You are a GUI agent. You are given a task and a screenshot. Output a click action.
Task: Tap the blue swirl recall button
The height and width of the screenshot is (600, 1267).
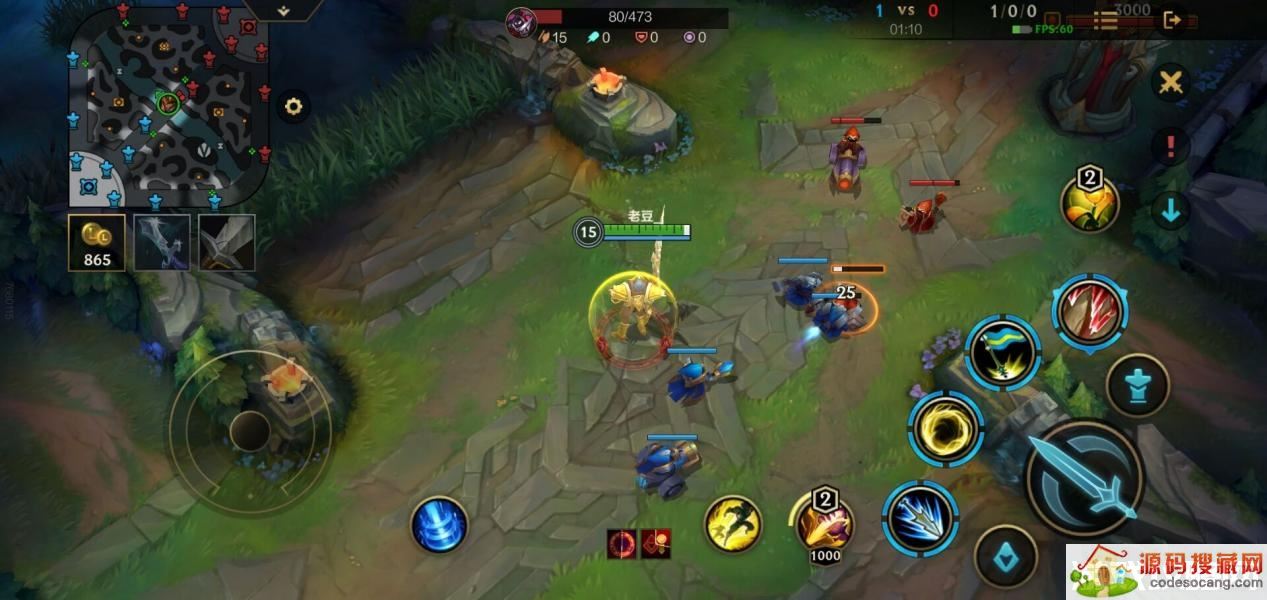pos(439,524)
